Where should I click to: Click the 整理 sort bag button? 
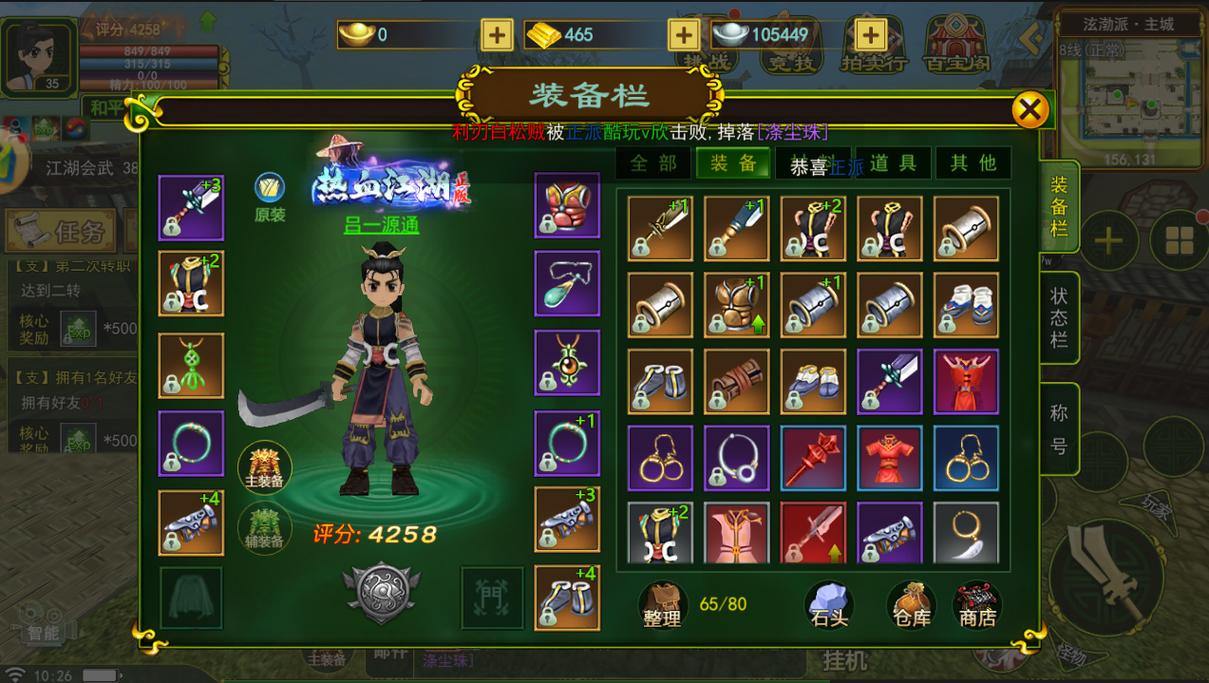point(661,604)
